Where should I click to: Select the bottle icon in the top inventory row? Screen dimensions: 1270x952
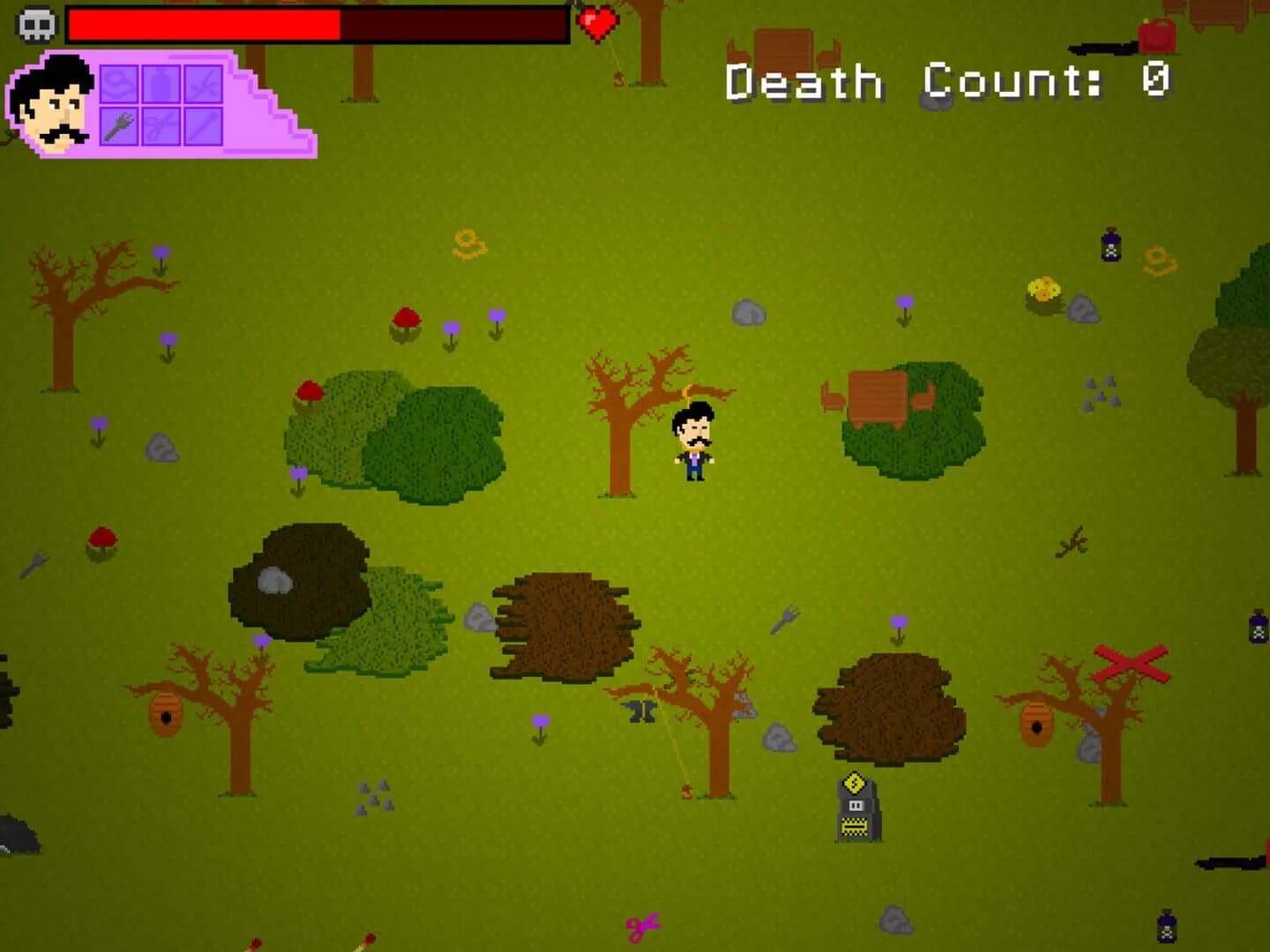click(161, 84)
